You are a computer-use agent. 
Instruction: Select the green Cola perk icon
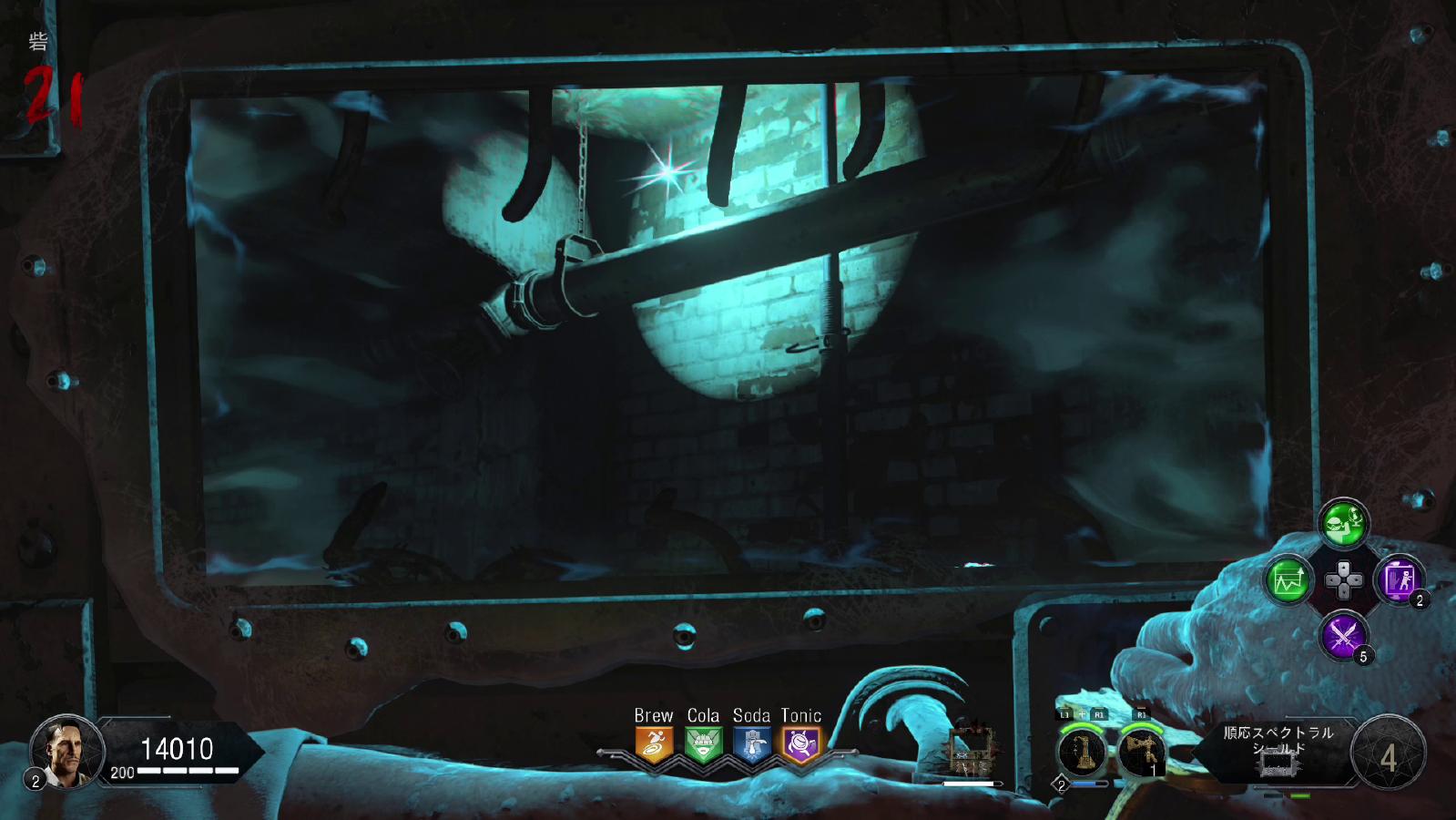point(703,744)
